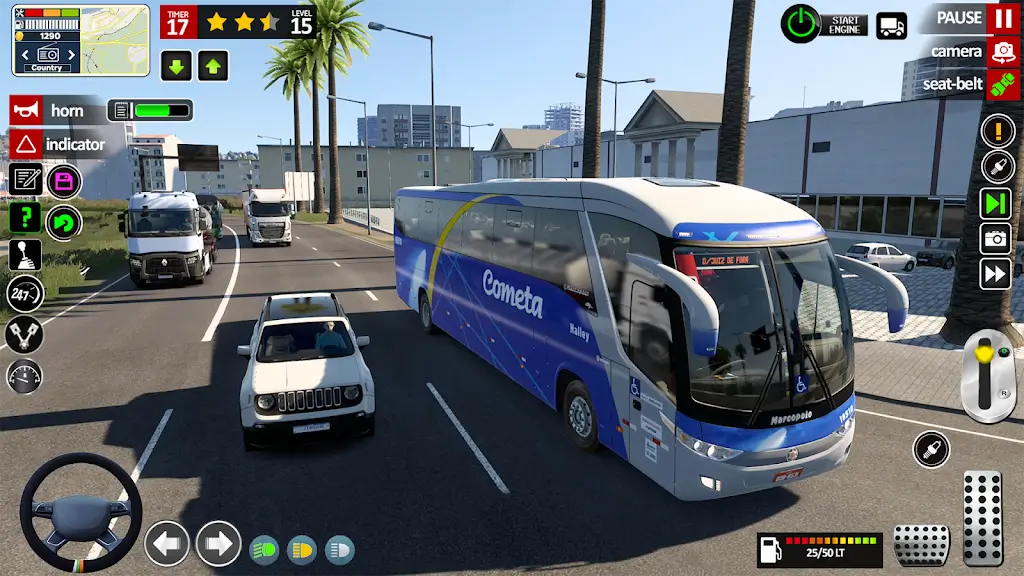
Task: Save progress with the pink floppy disk
Action: tap(64, 181)
